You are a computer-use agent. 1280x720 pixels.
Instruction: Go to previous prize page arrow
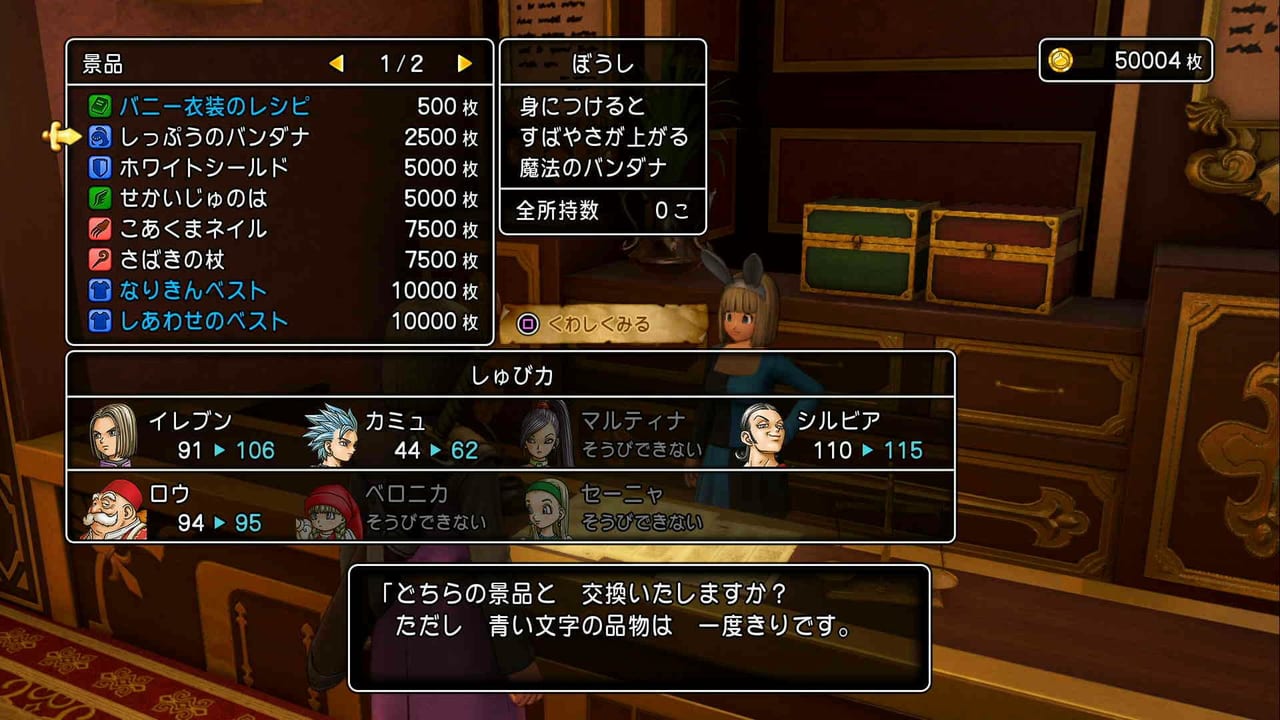(x=336, y=64)
